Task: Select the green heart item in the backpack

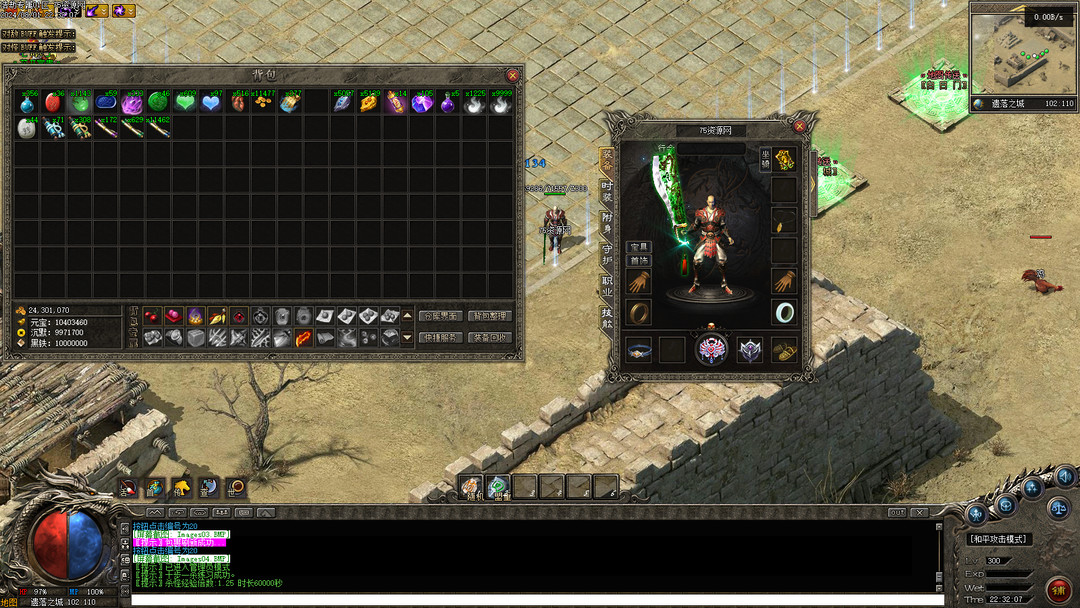Action: [184, 102]
